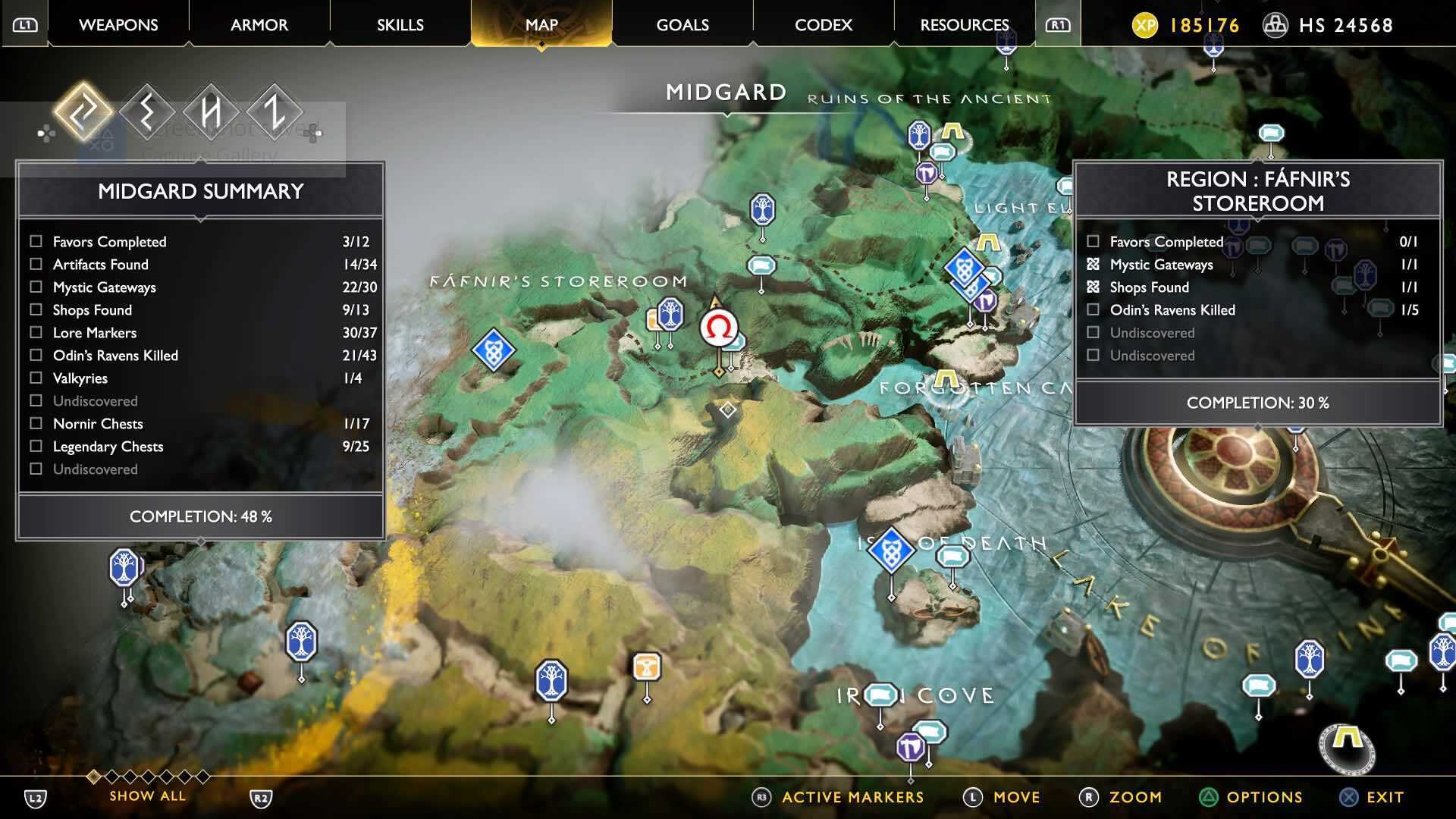
Task: Click EXIT at the bottom-right
Action: pos(1385,797)
